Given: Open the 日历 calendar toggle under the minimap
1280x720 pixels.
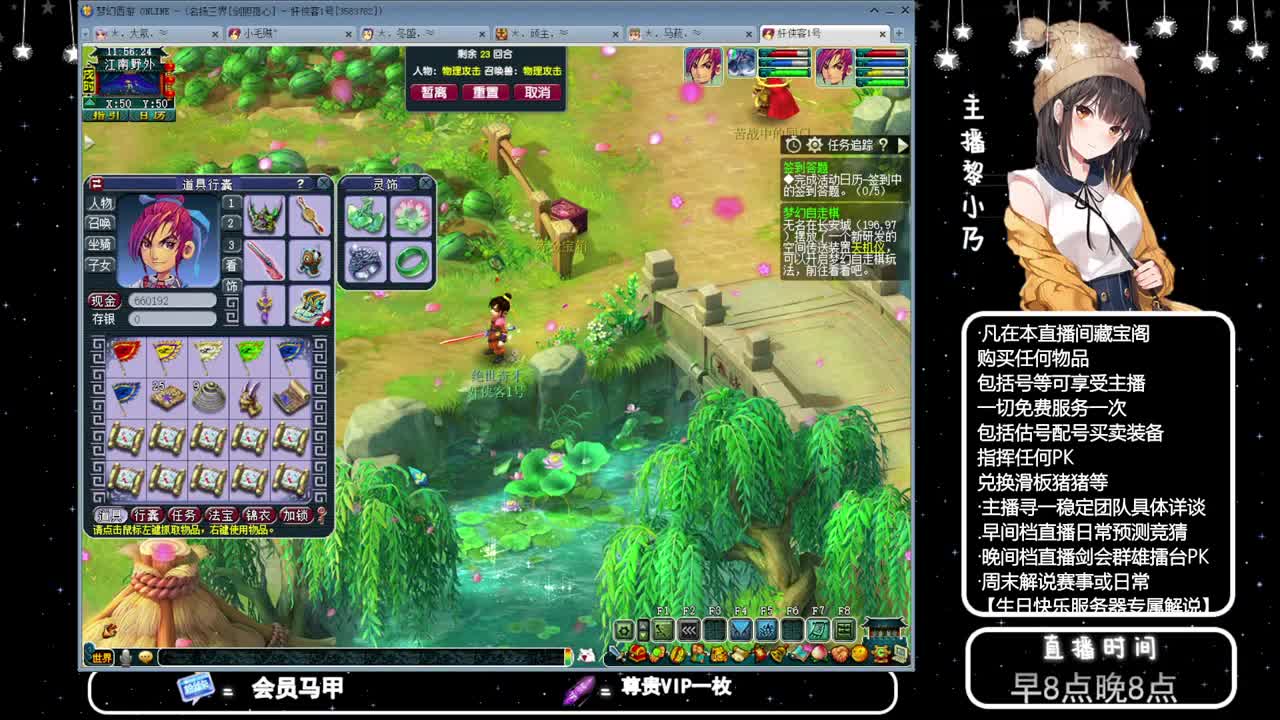Looking at the screenshot, I should pos(152,115).
